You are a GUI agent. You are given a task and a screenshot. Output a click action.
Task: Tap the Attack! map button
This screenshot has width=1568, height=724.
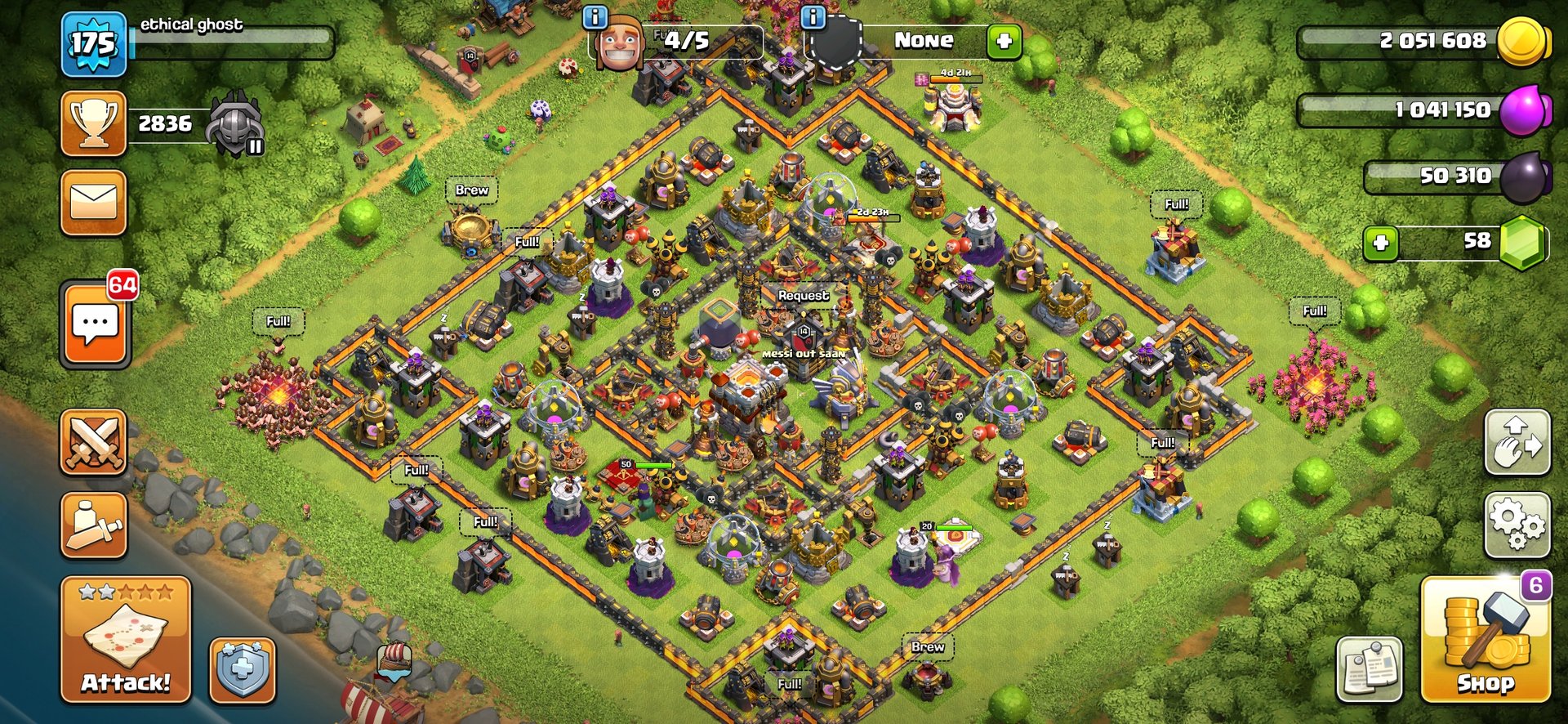pos(126,640)
